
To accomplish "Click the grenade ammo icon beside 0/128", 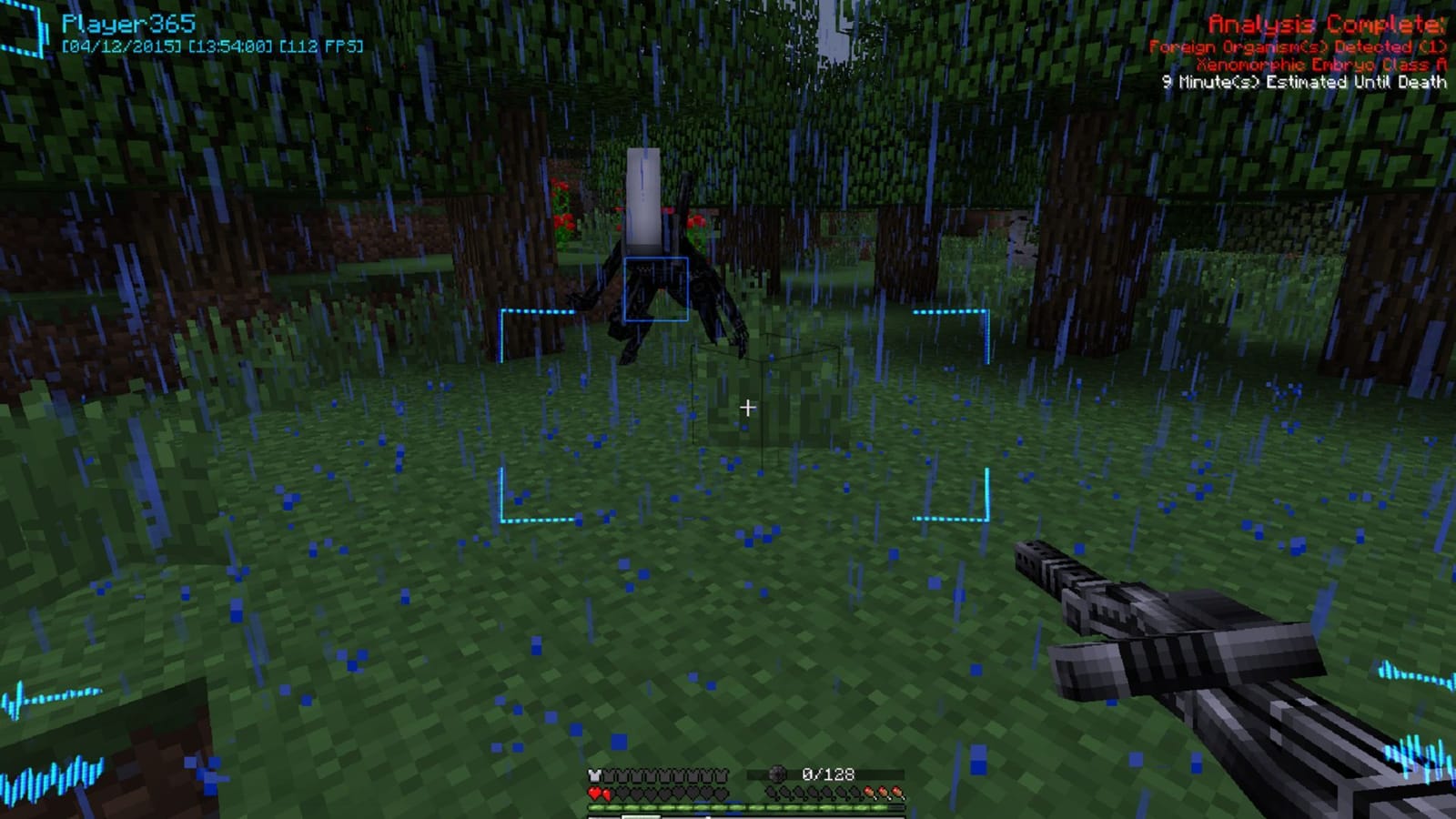I will coord(776,774).
